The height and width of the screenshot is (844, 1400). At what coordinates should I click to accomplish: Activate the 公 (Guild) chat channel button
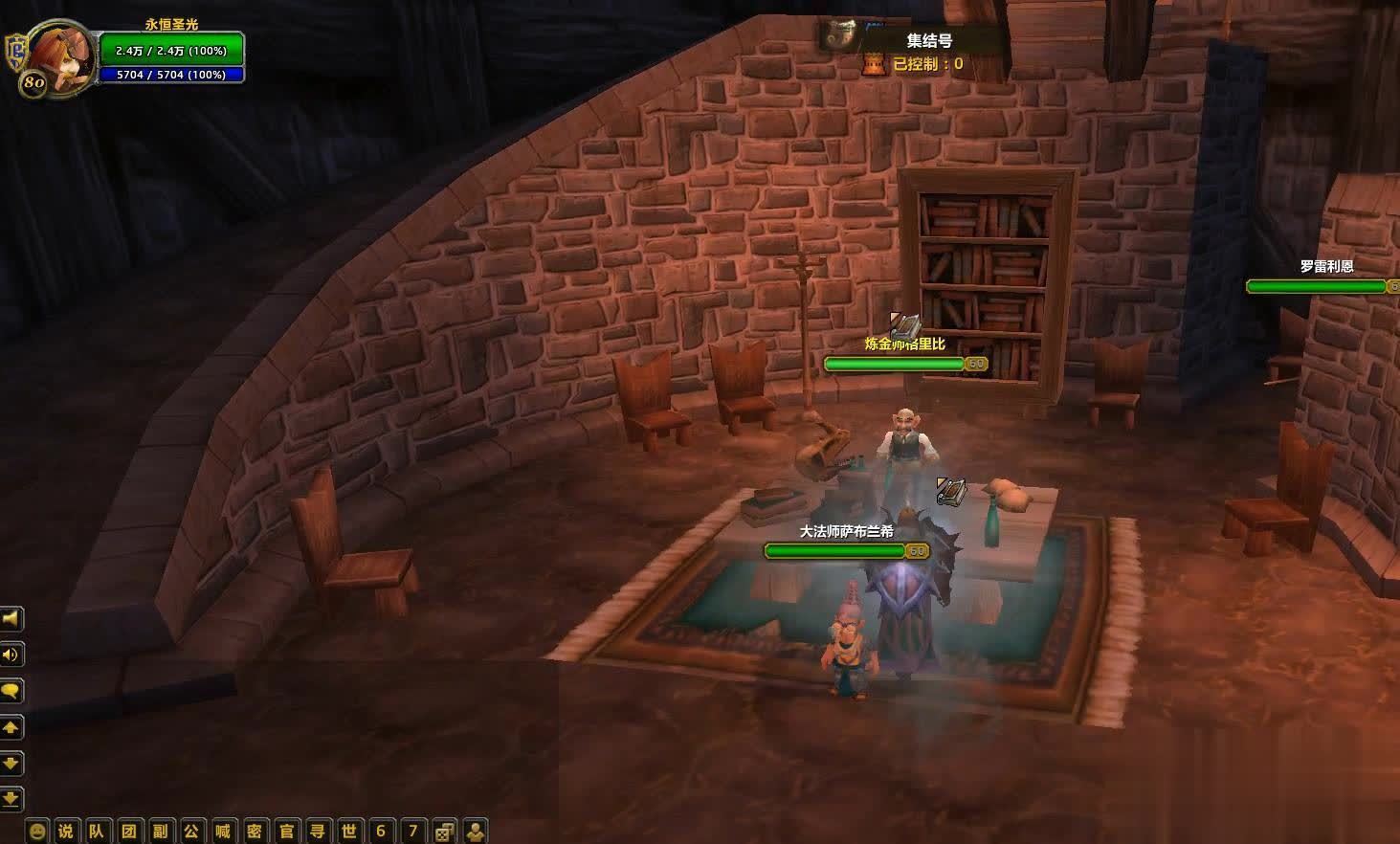pyautogui.click(x=191, y=831)
